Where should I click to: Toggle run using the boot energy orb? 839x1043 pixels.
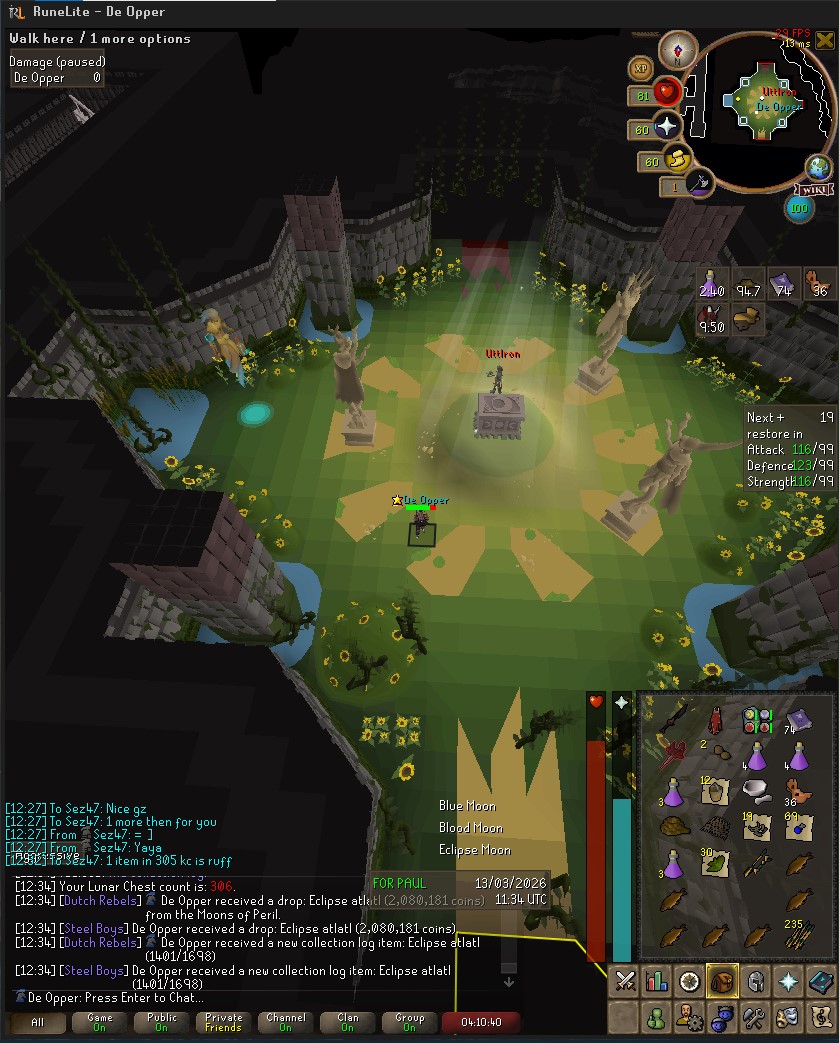click(x=677, y=160)
